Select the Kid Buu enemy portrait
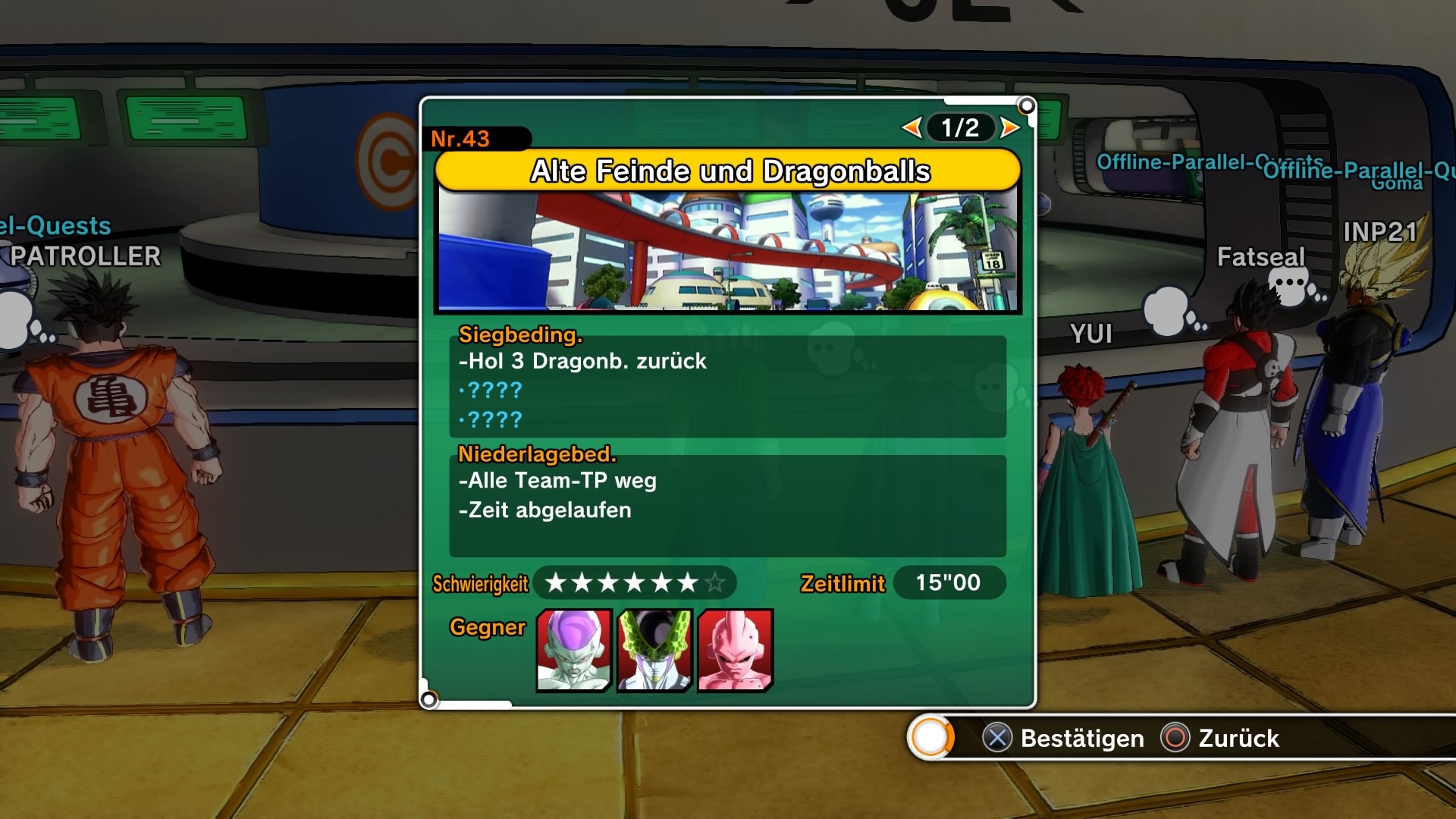 (x=735, y=651)
